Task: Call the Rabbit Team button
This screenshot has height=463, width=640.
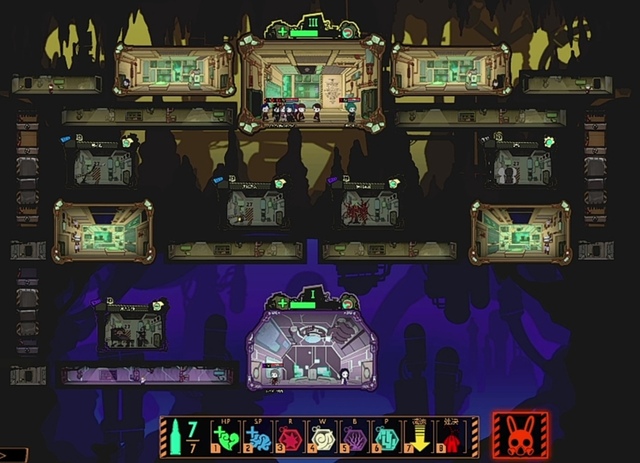Action: point(520,436)
